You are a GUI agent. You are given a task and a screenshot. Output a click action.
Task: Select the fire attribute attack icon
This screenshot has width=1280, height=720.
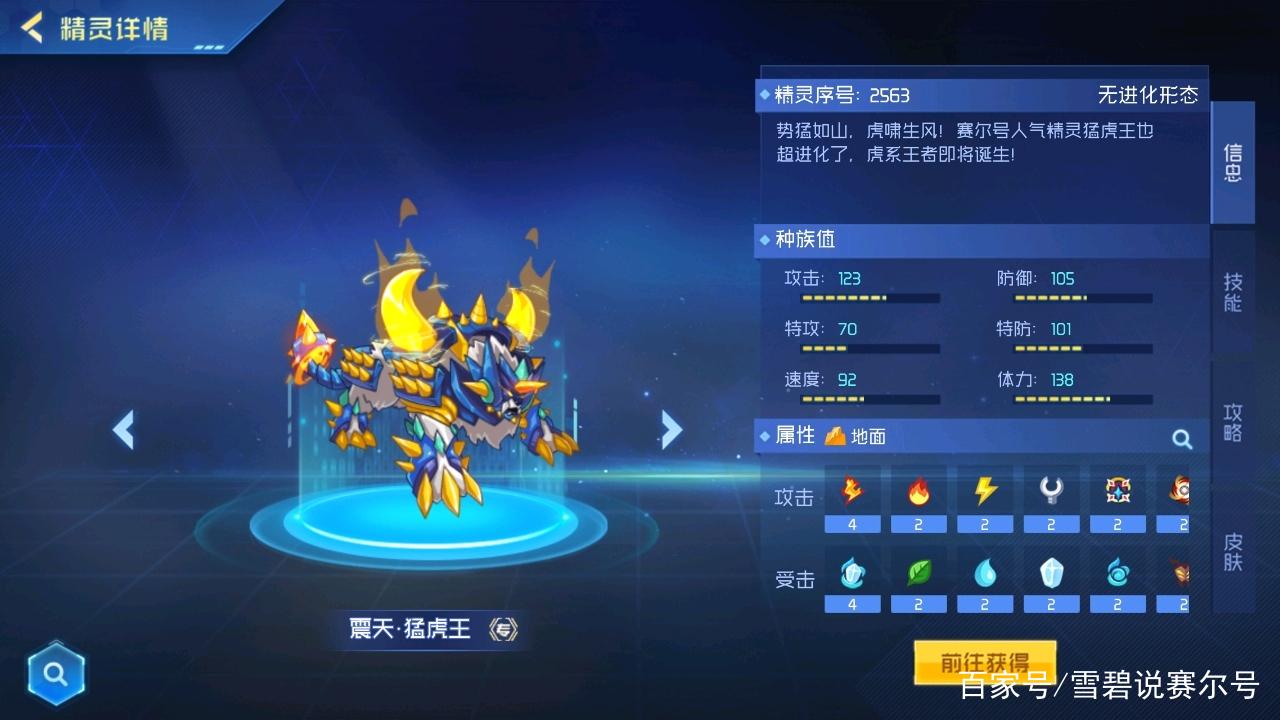pos(918,490)
